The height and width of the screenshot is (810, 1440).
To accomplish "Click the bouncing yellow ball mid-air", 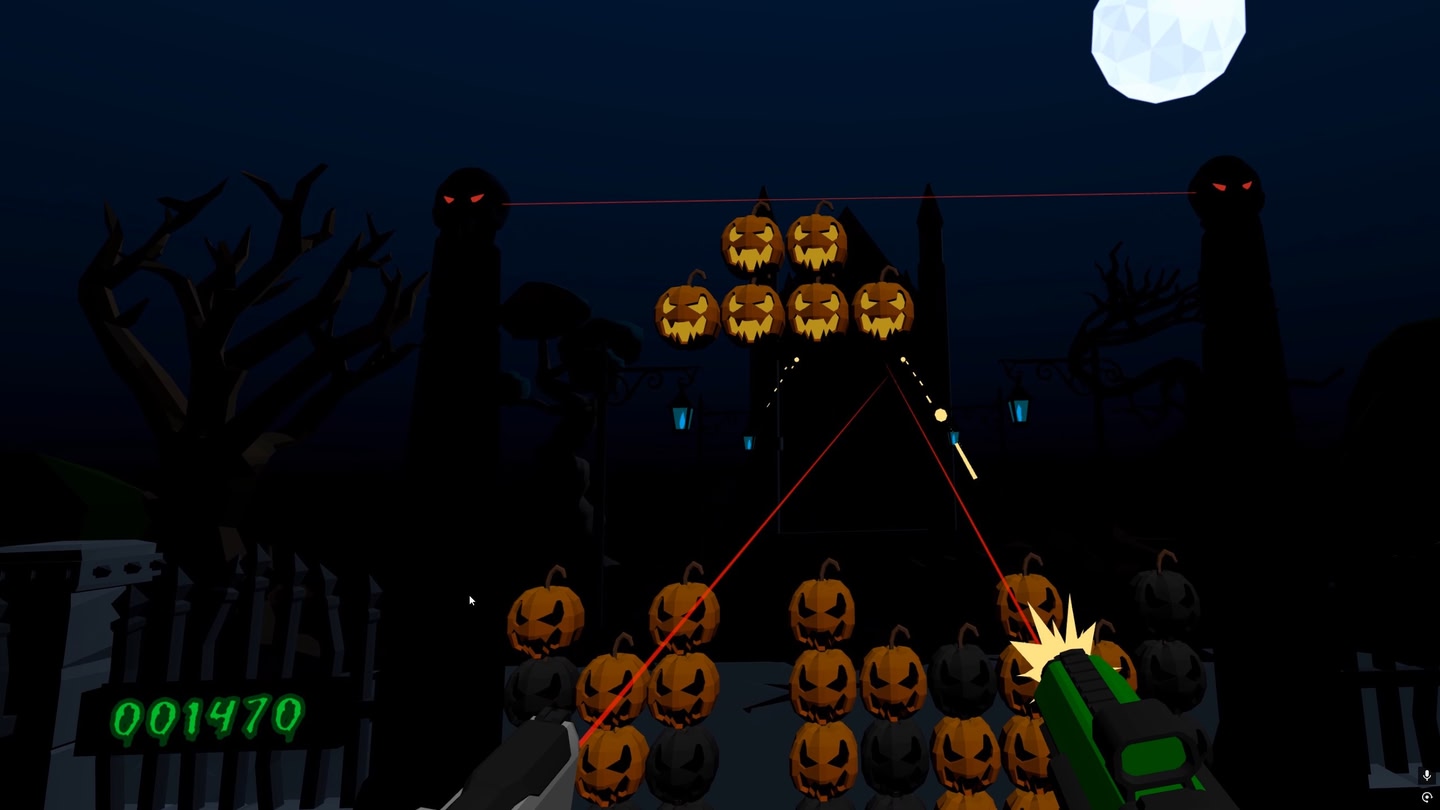I will [x=941, y=413].
